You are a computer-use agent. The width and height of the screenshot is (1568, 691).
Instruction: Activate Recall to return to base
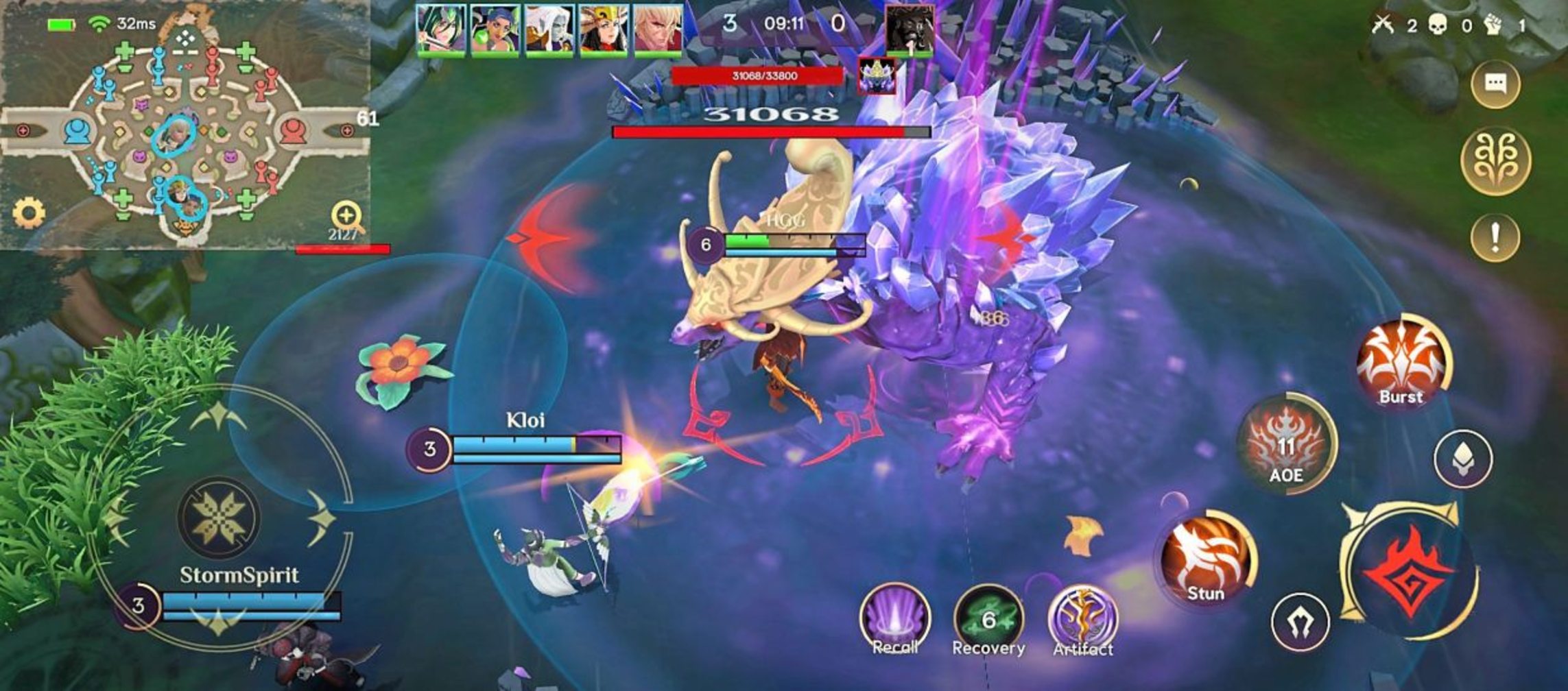click(x=894, y=619)
